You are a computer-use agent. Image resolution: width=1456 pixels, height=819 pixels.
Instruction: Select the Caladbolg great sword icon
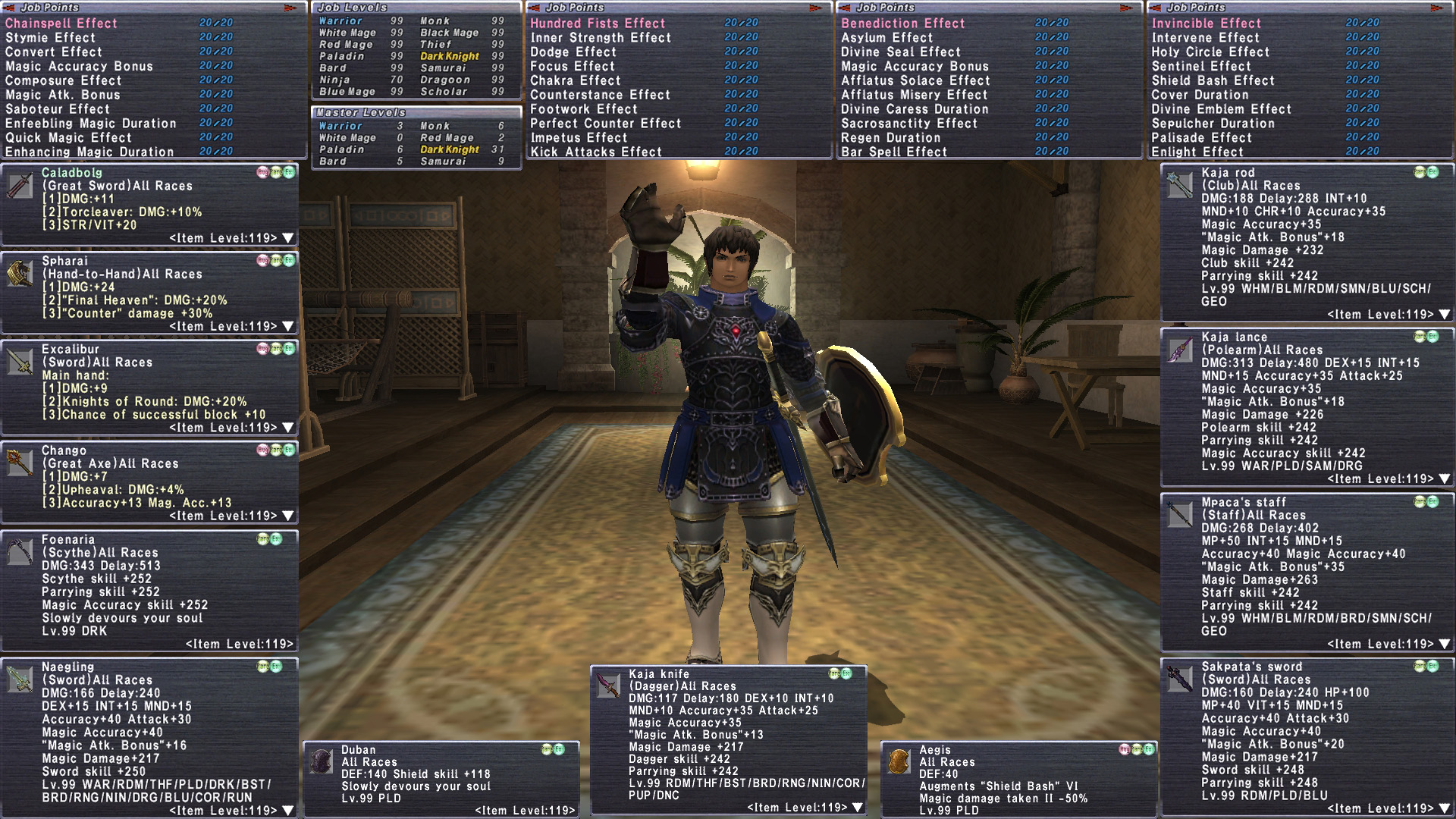click(x=20, y=186)
